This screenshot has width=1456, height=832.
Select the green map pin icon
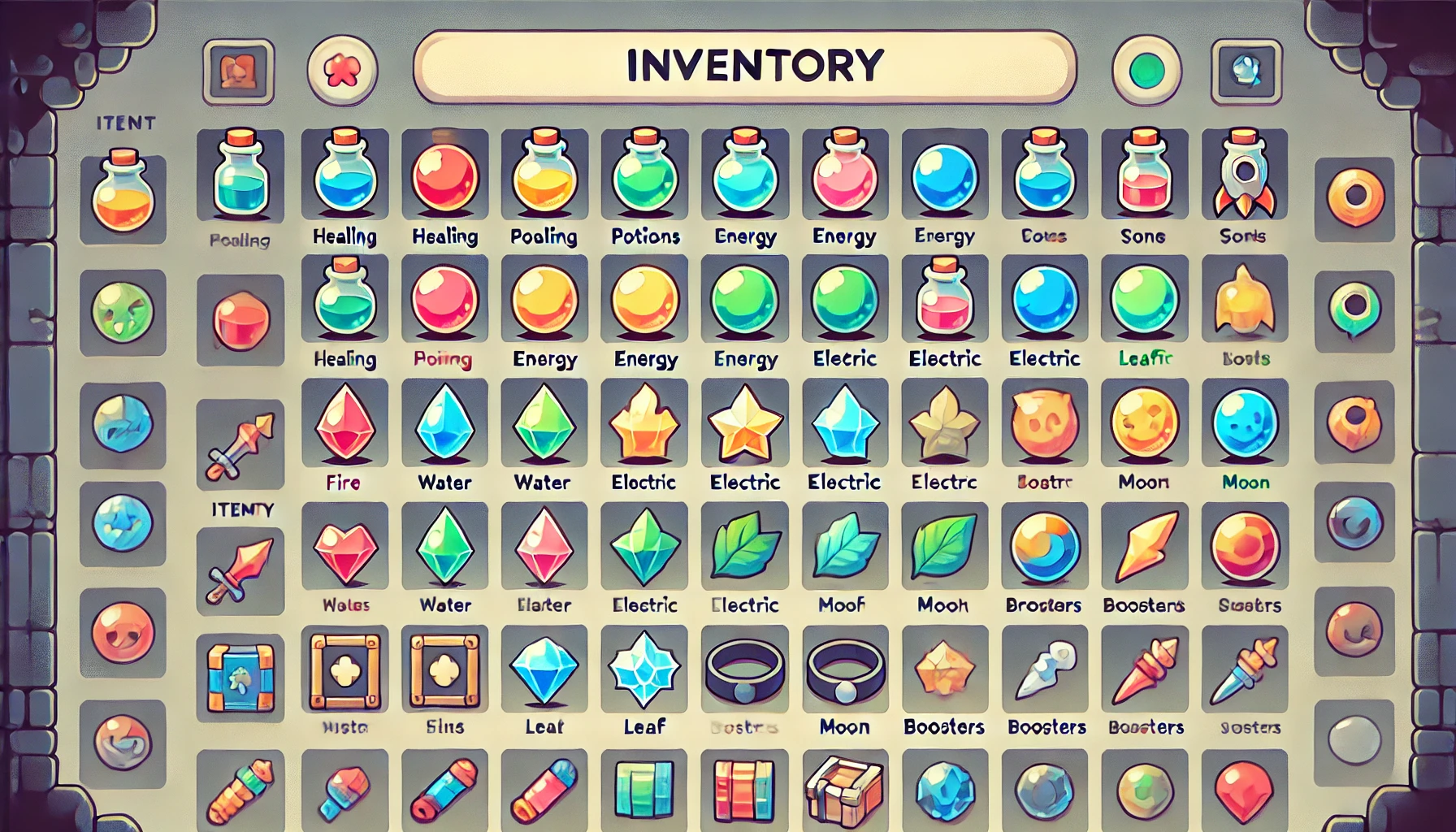coord(1354,309)
